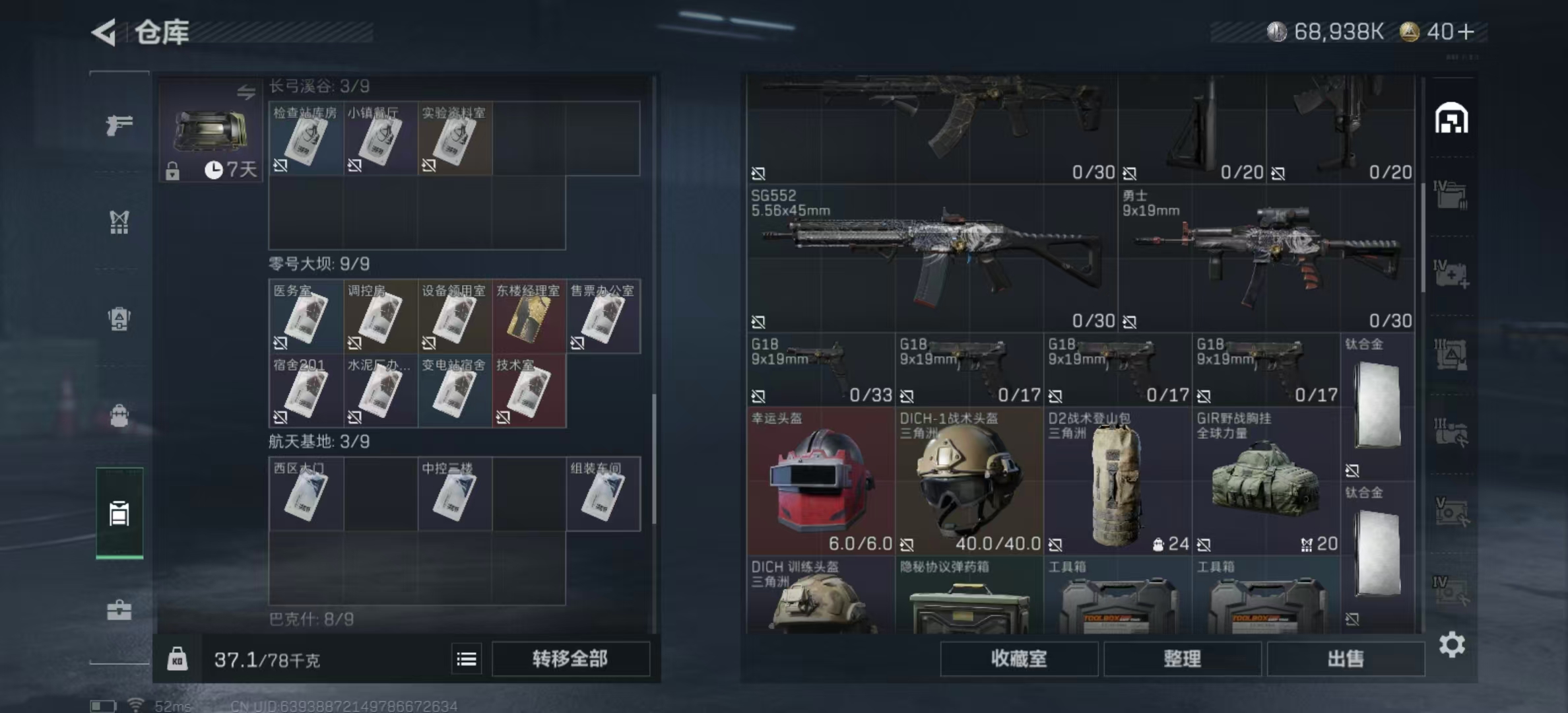Screen dimensions: 1568x713
Task: Toggle the list view icon
Action: tap(467, 658)
